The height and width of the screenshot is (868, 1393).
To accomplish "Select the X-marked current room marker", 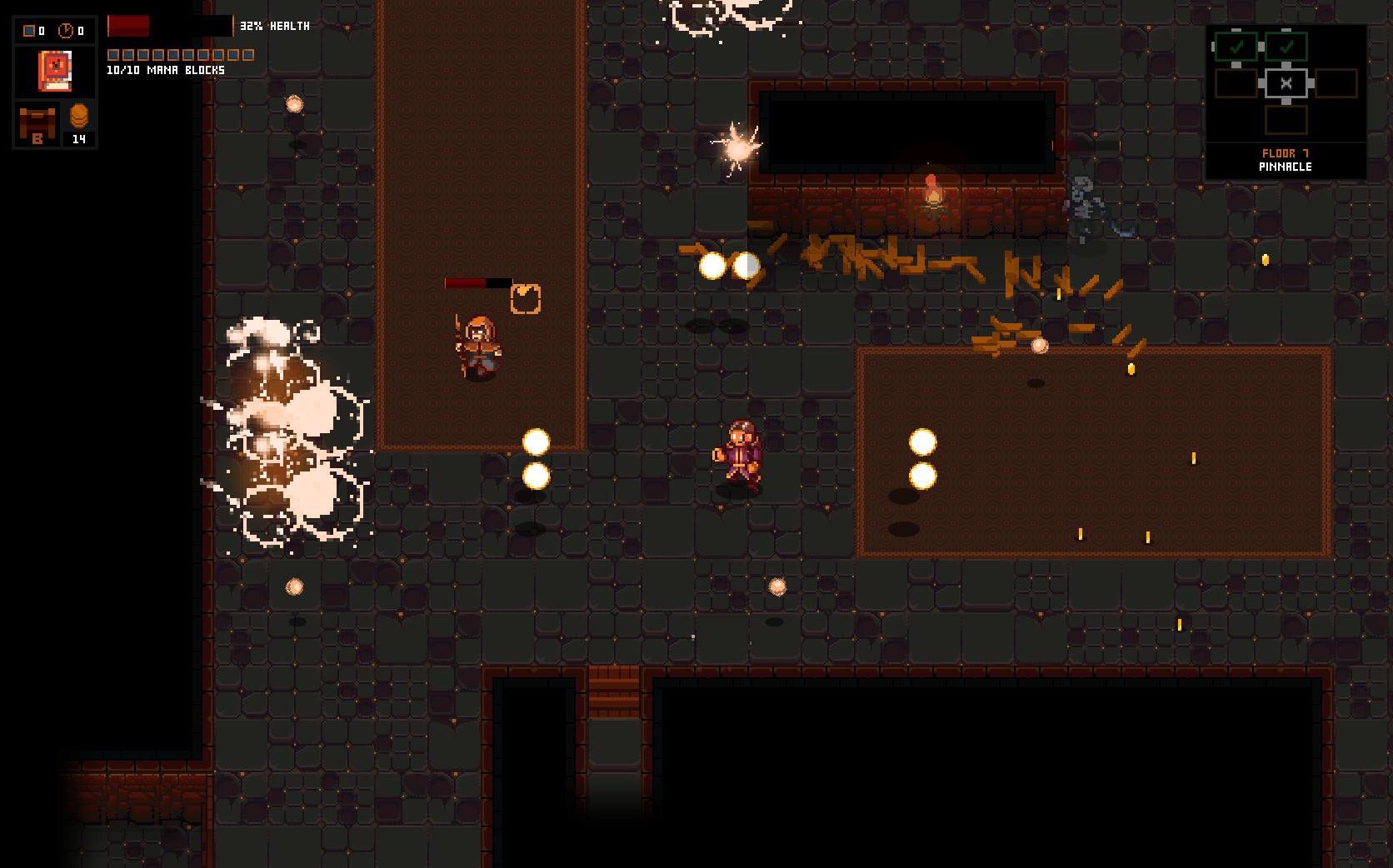I will click(x=1286, y=82).
